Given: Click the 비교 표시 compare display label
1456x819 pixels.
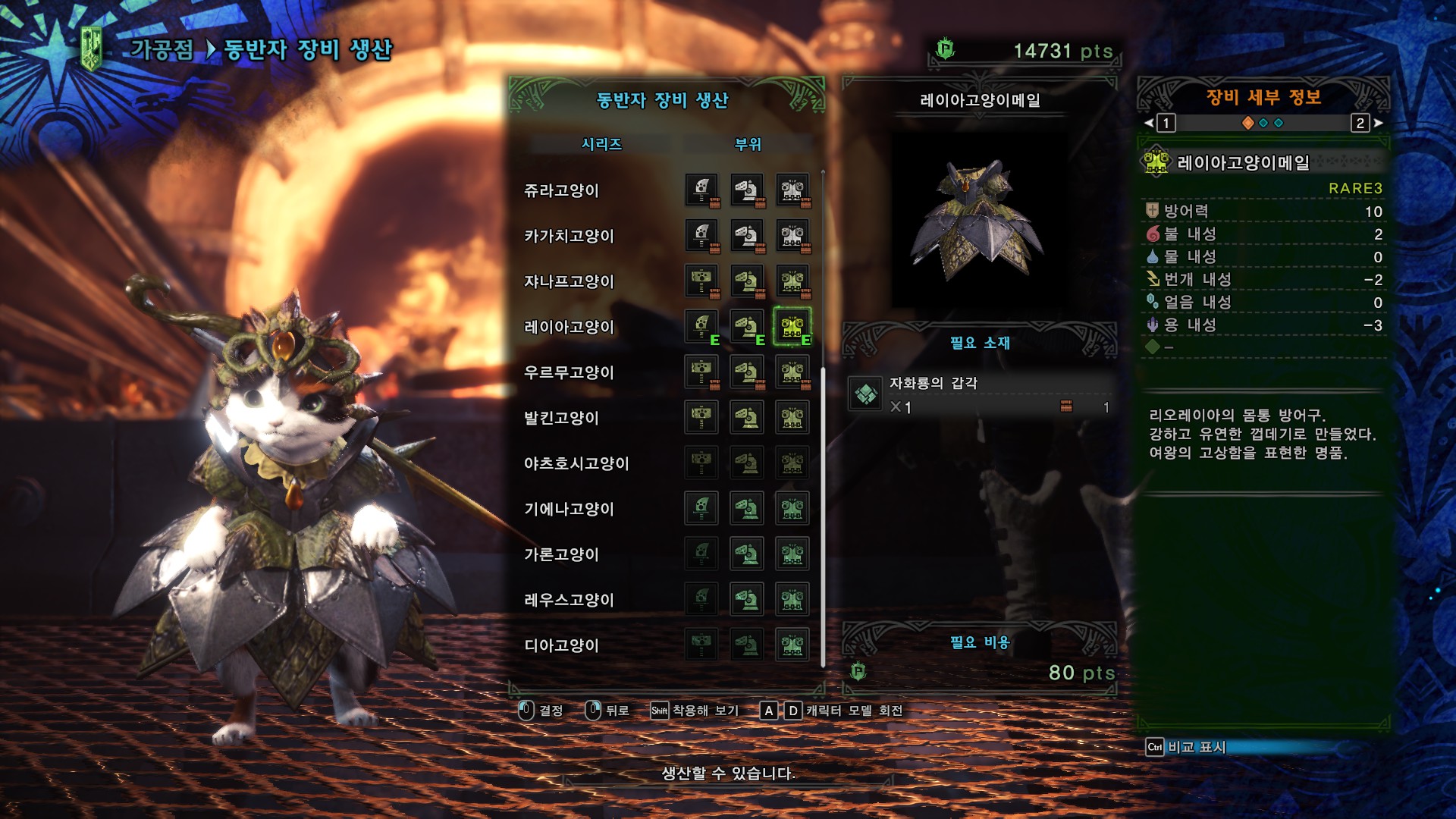Looking at the screenshot, I should coord(1196,747).
